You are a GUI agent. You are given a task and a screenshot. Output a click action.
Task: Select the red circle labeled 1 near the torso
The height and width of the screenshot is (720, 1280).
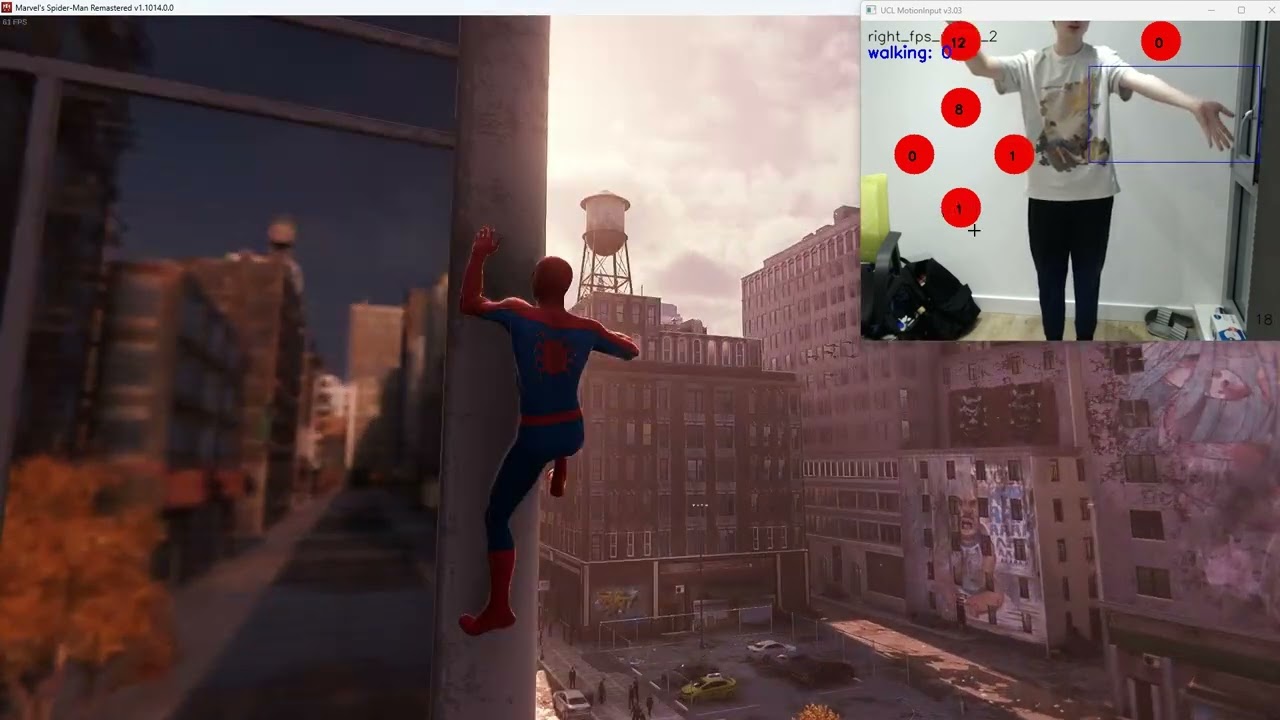click(1012, 156)
